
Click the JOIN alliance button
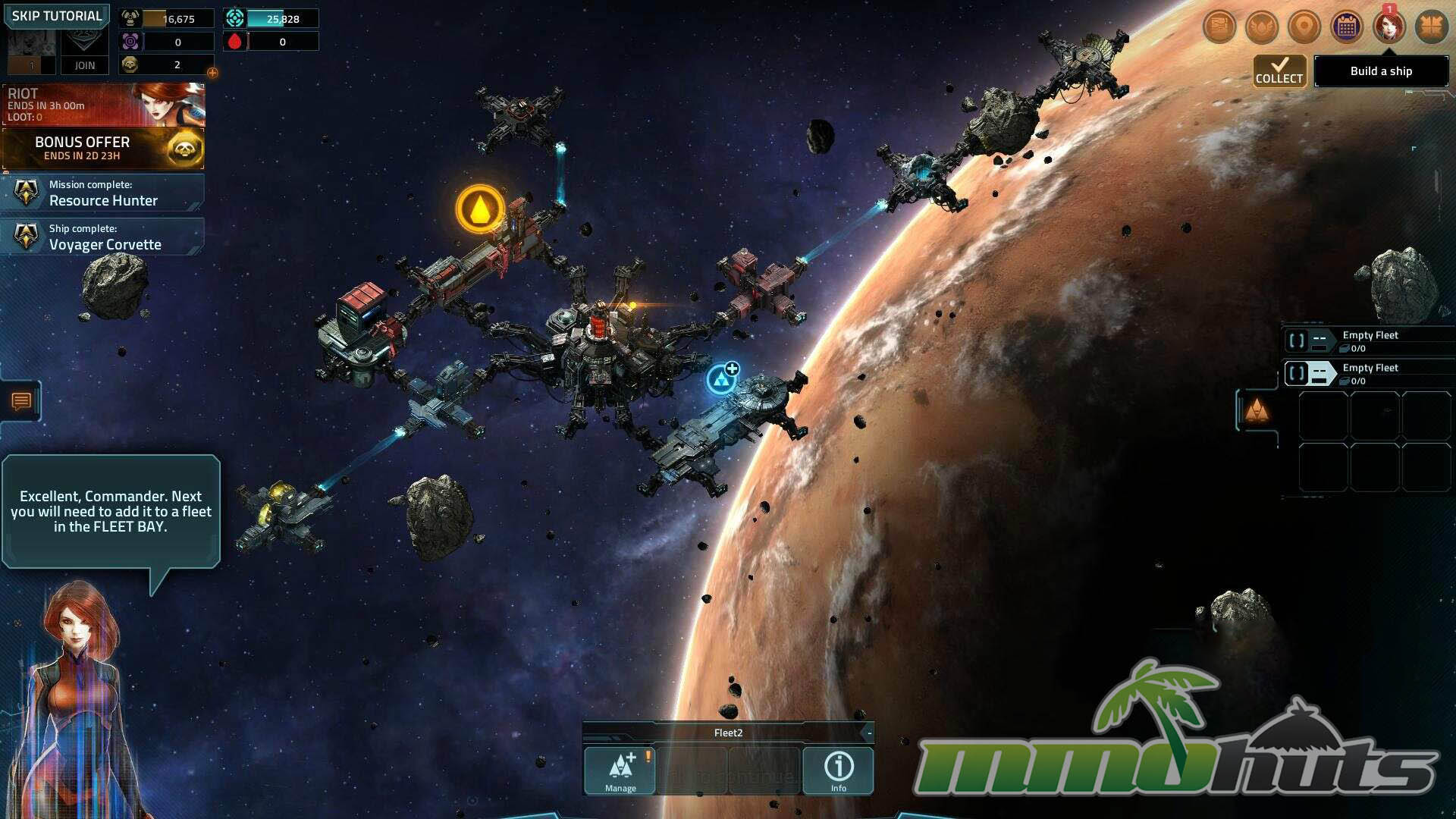point(84,65)
